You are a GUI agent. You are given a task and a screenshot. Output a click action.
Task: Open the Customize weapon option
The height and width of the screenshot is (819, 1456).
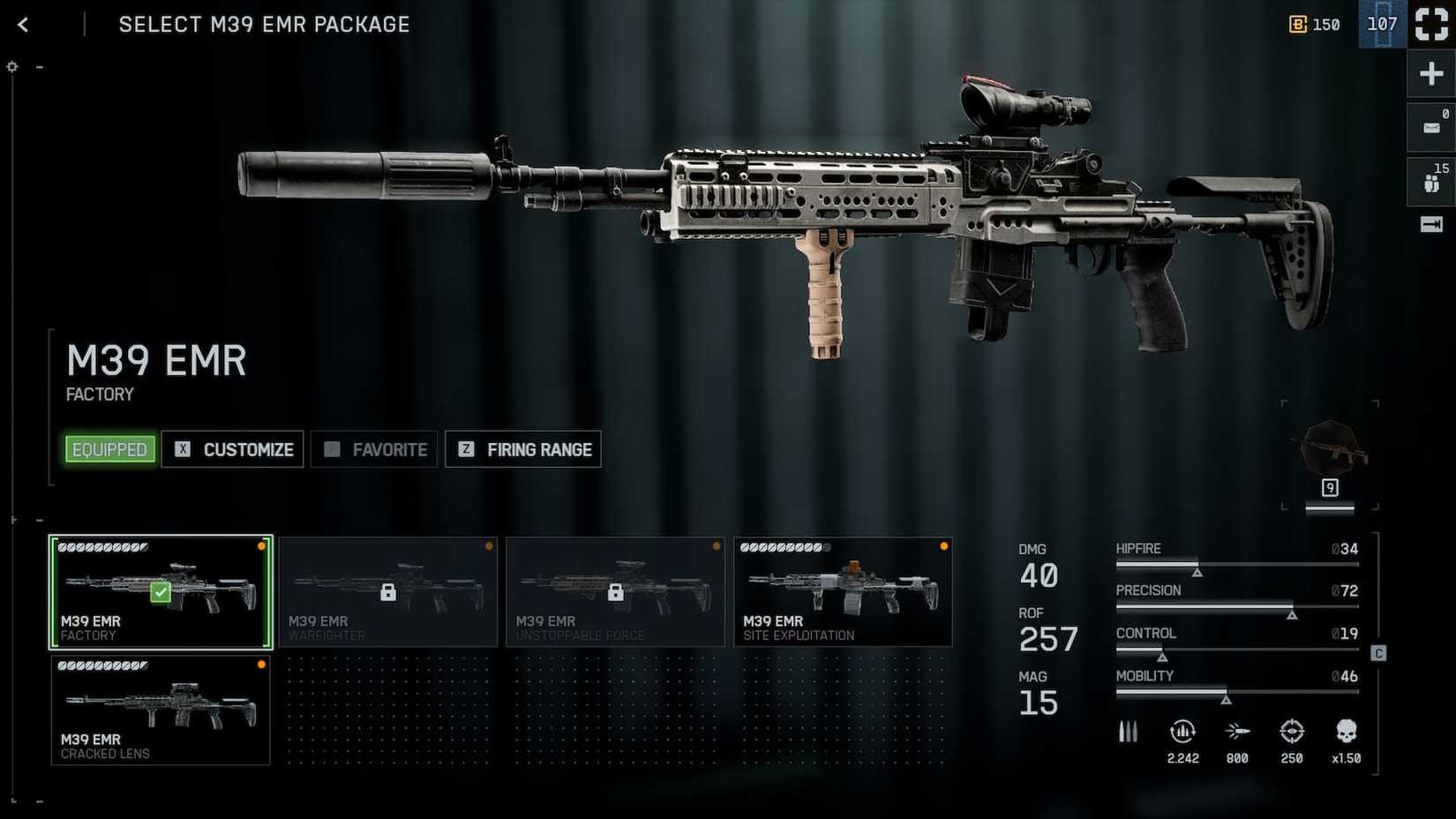click(233, 449)
